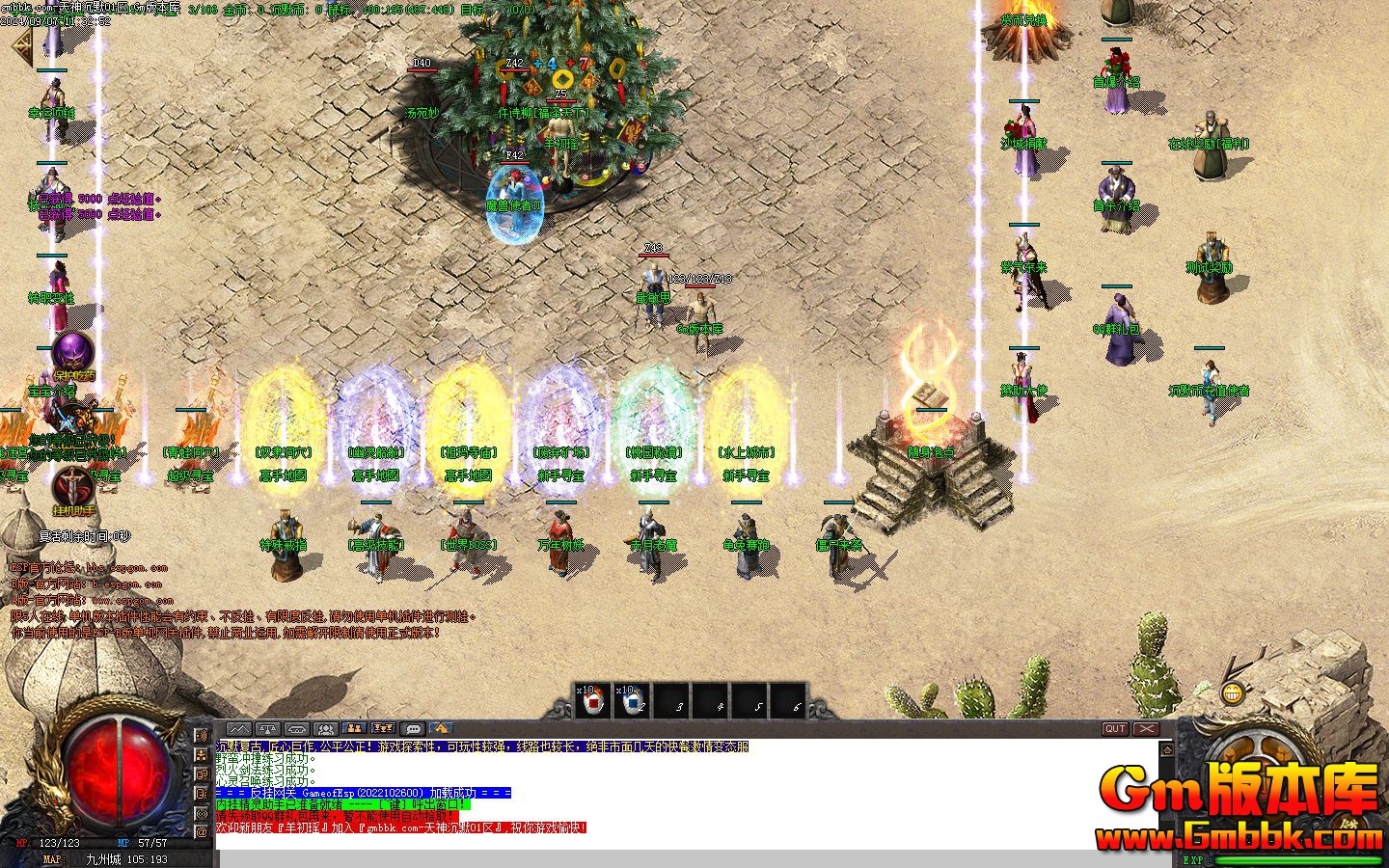Viewport: 1389px width, 868px height.
Task: Toggle the @ chat channel button
Action: pos(202,831)
